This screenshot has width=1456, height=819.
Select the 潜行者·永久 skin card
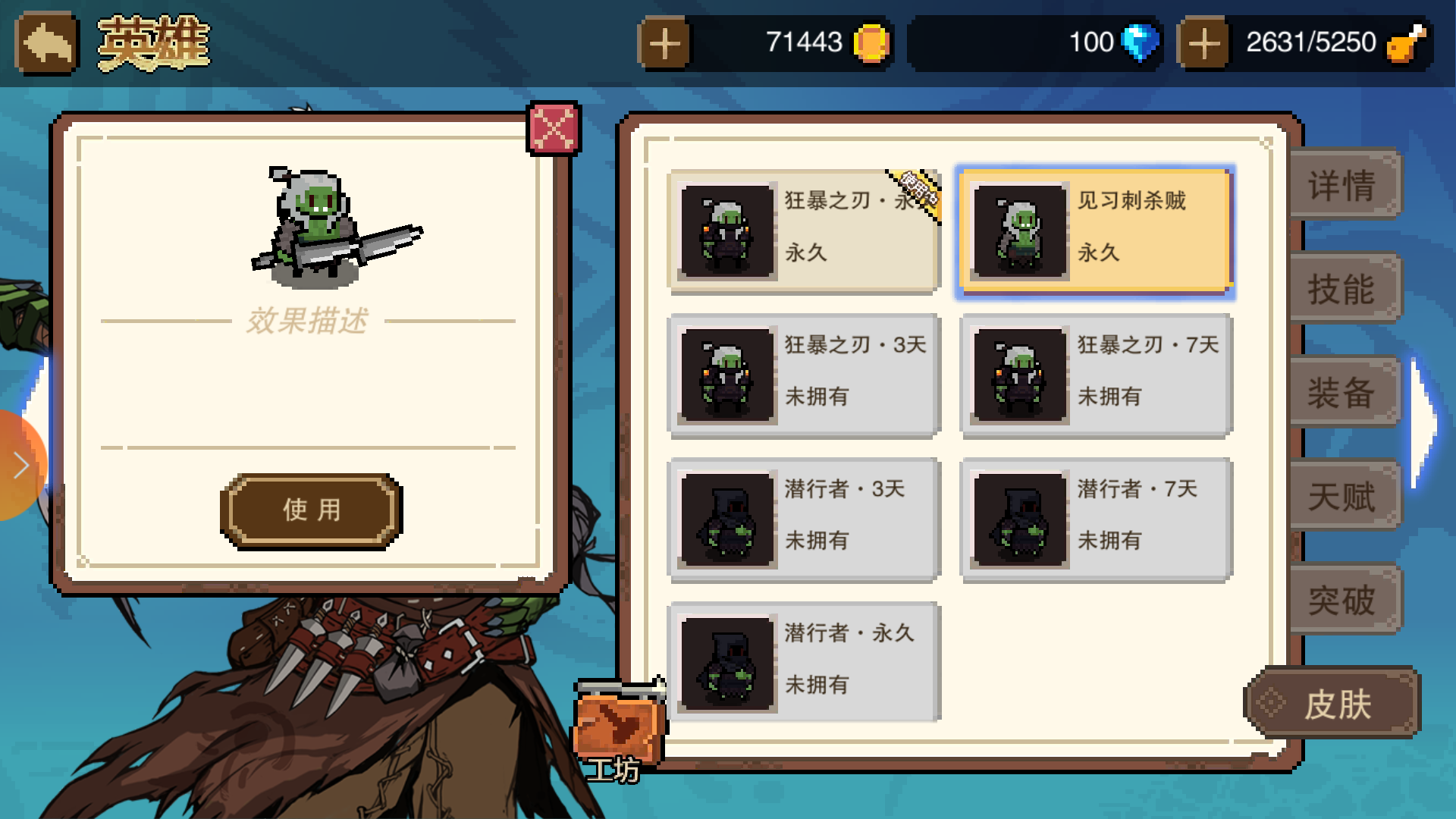pos(802,661)
